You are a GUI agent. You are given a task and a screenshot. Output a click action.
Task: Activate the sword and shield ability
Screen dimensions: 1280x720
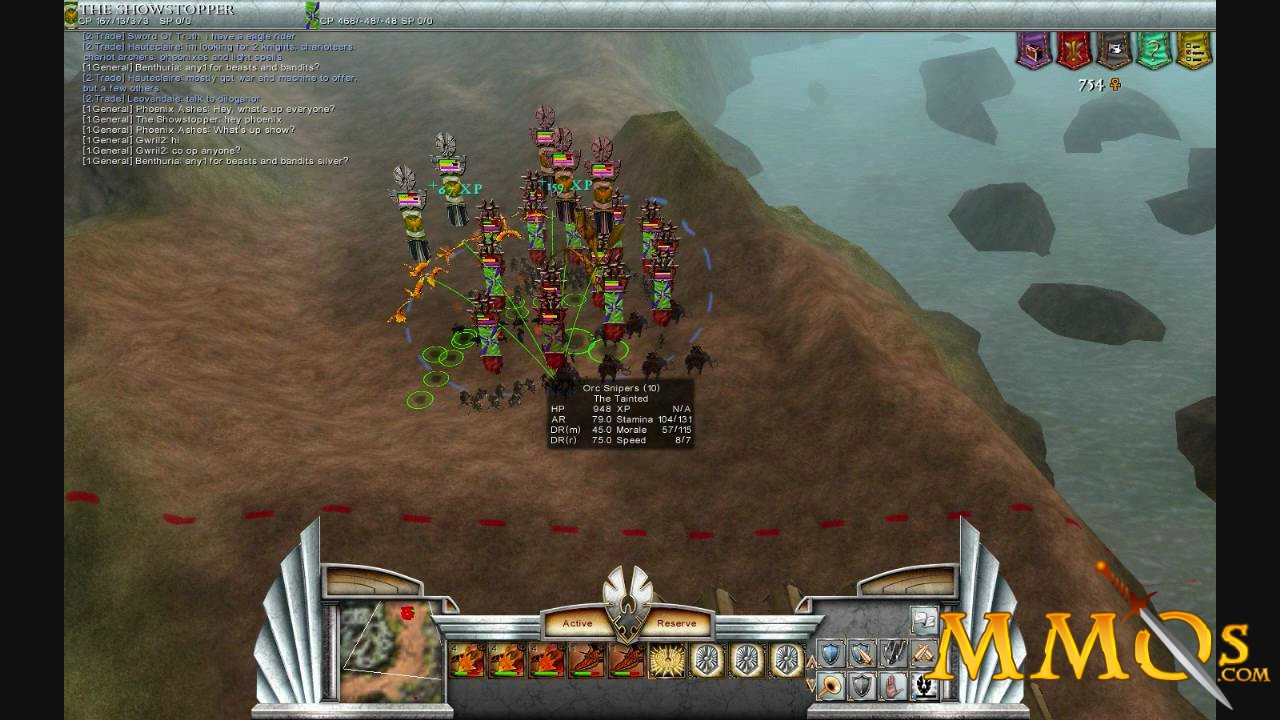[x=862, y=653]
